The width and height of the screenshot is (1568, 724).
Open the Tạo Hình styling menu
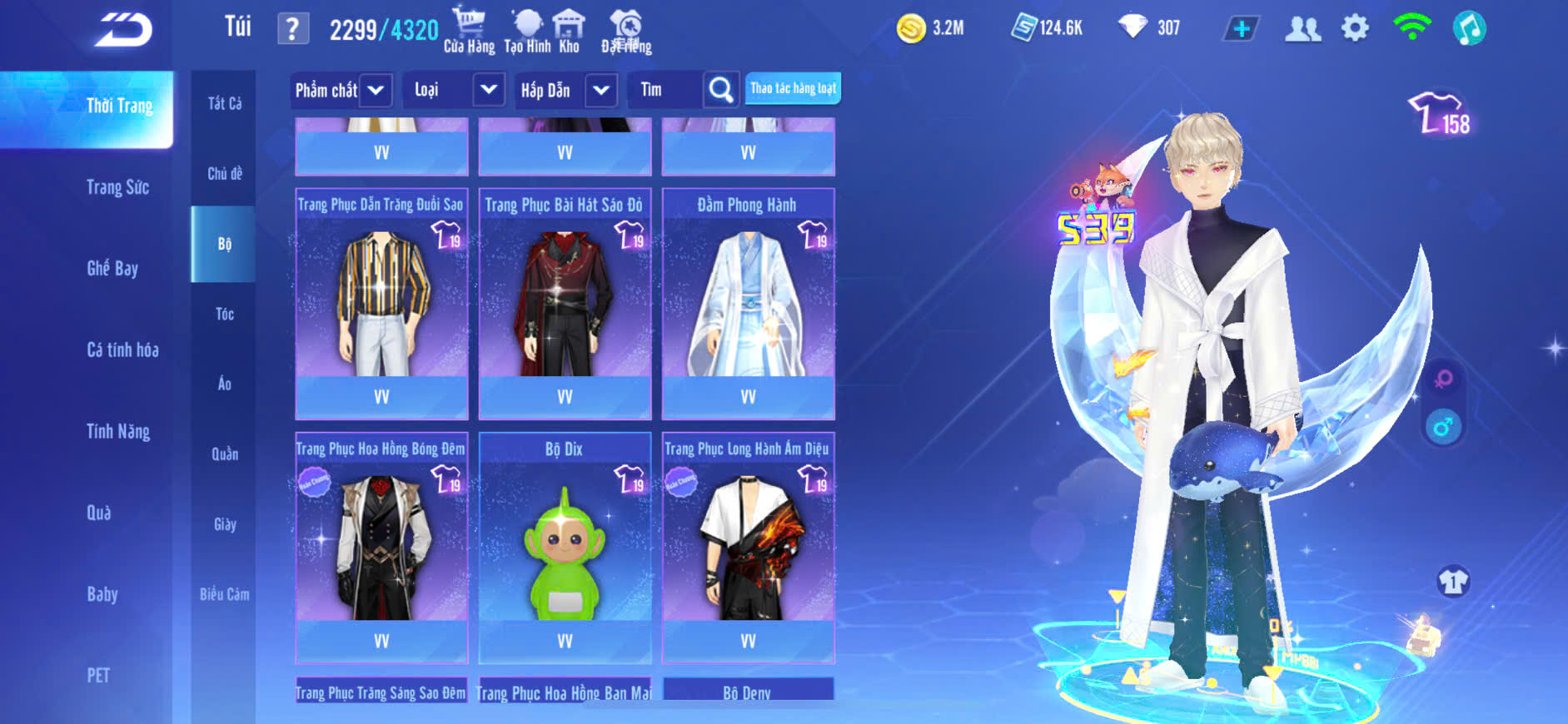(x=527, y=30)
